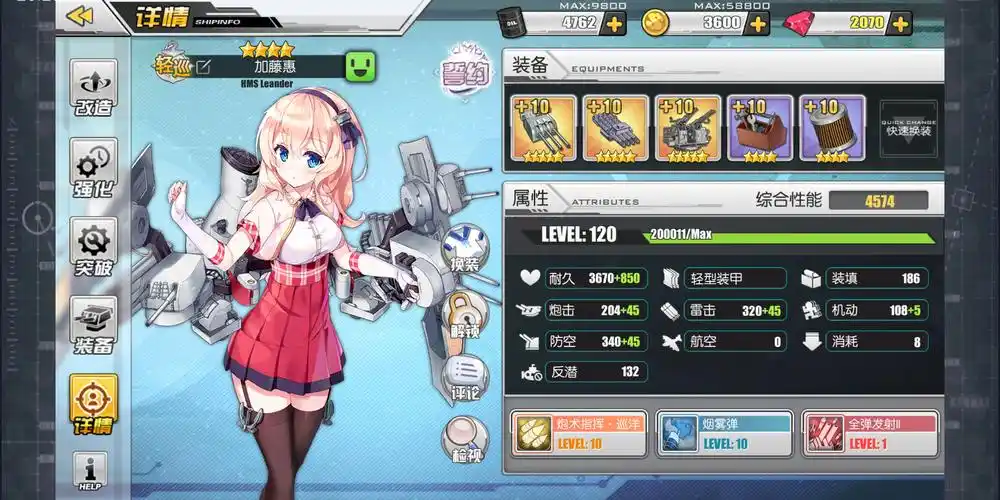Open 快速换装 quick change

[x=908, y=129]
